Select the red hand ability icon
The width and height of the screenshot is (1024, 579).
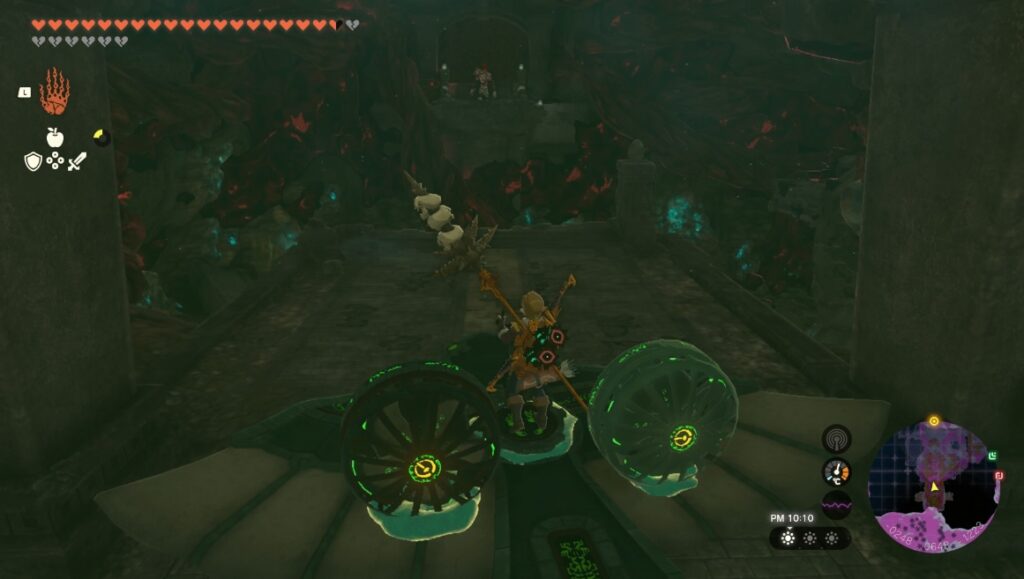pyautogui.click(x=54, y=92)
